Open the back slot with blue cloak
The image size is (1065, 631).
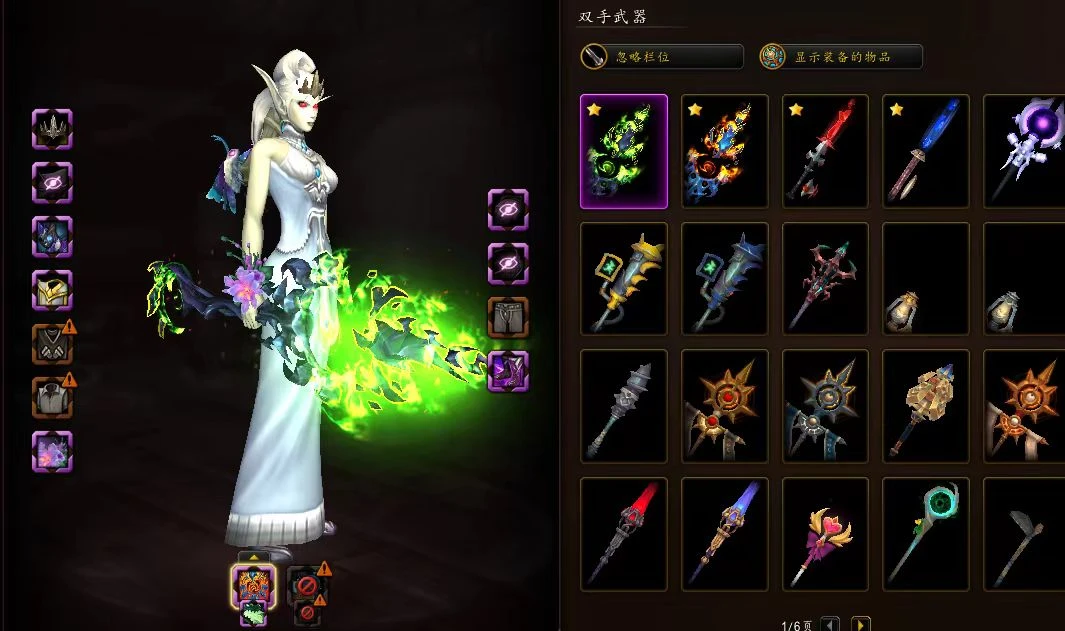[52, 237]
